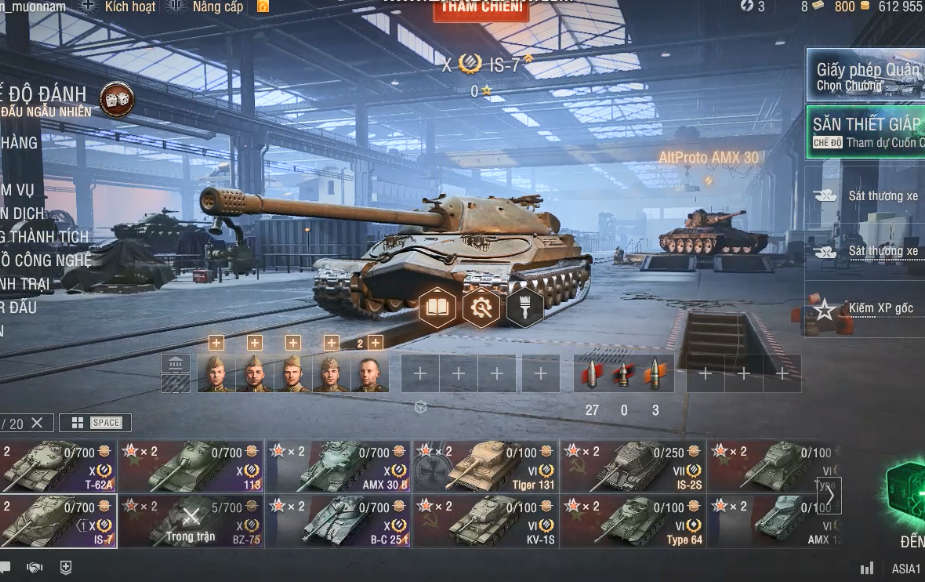Open the Giấy phép Quân battle pass panel
Viewport: 925px width, 582px height.
(866, 76)
